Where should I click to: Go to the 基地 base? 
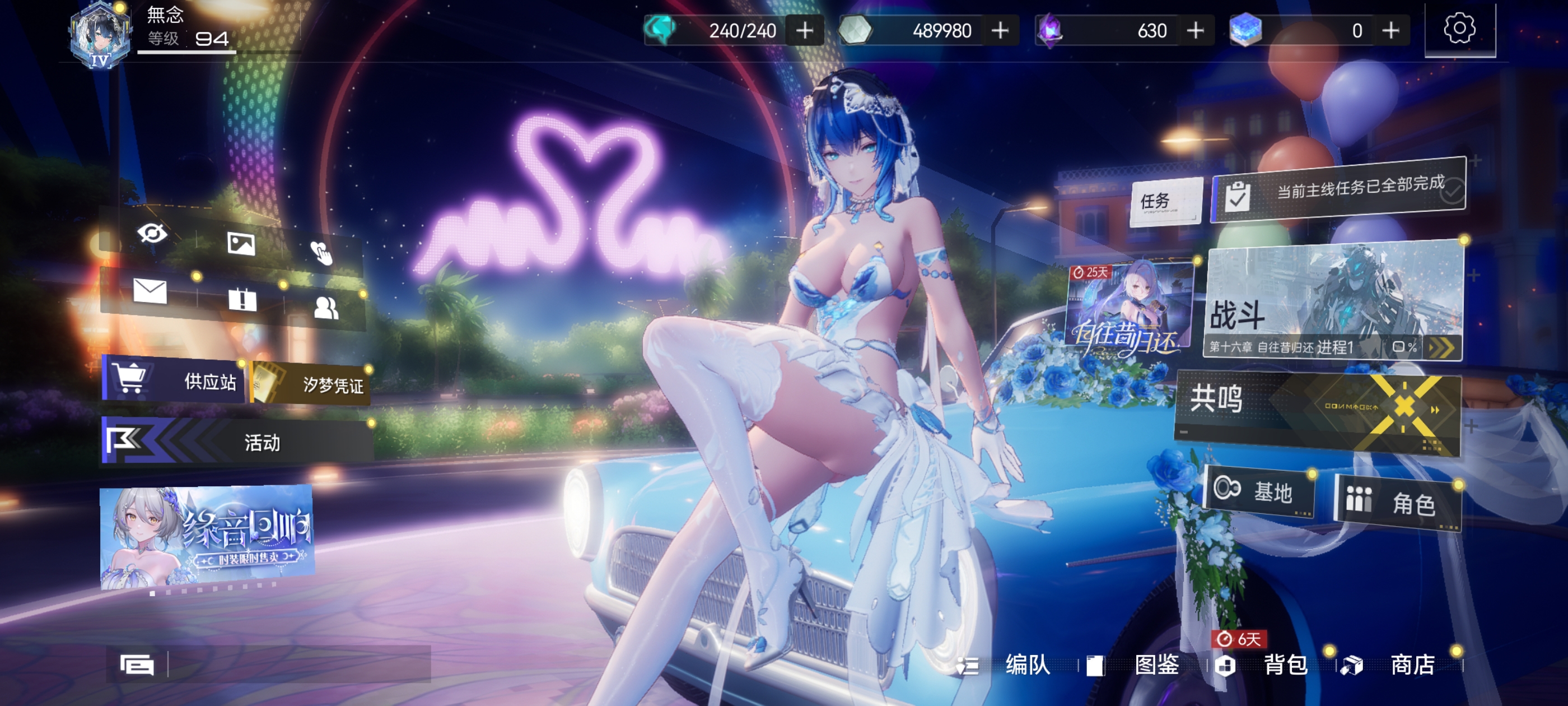(1259, 491)
